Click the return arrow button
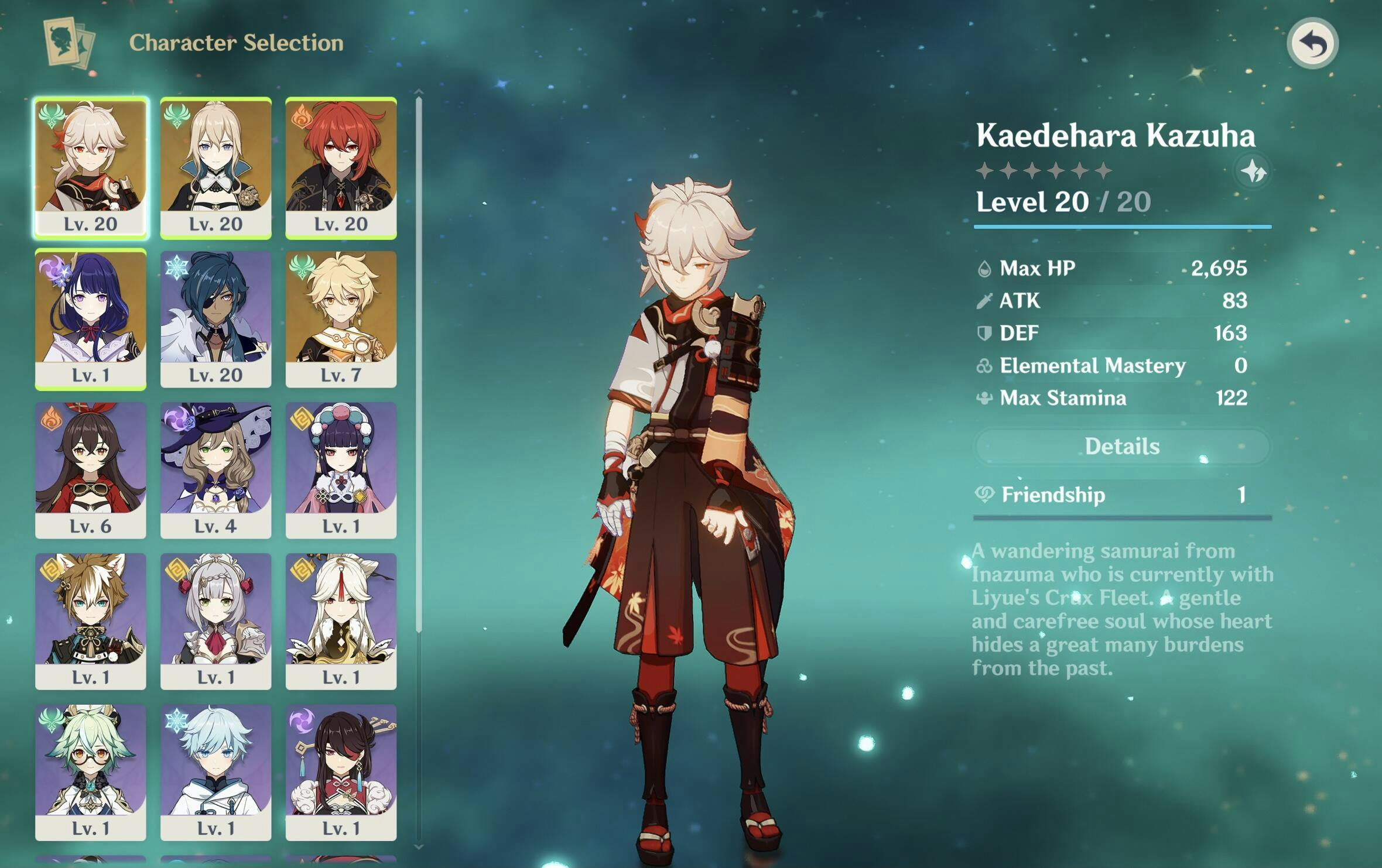 [x=1312, y=43]
